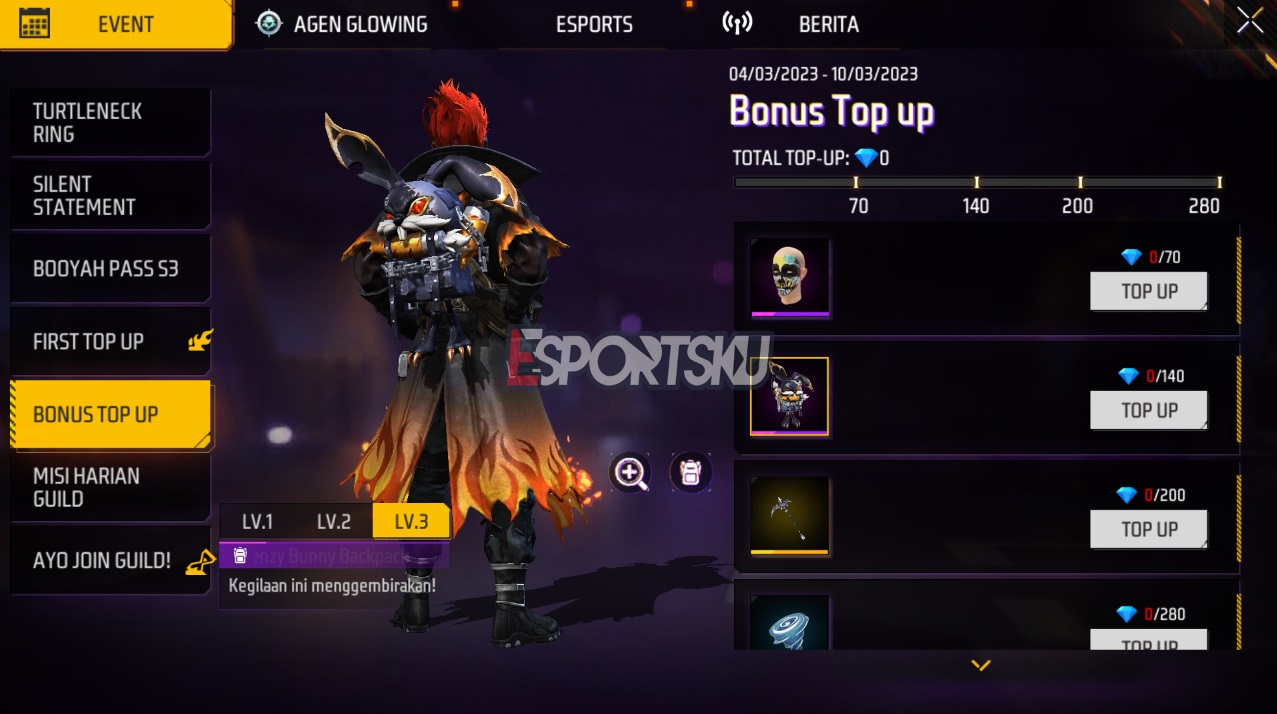This screenshot has width=1277, height=714.
Task: Select the skull mask reward thumbnail
Action: click(790, 277)
